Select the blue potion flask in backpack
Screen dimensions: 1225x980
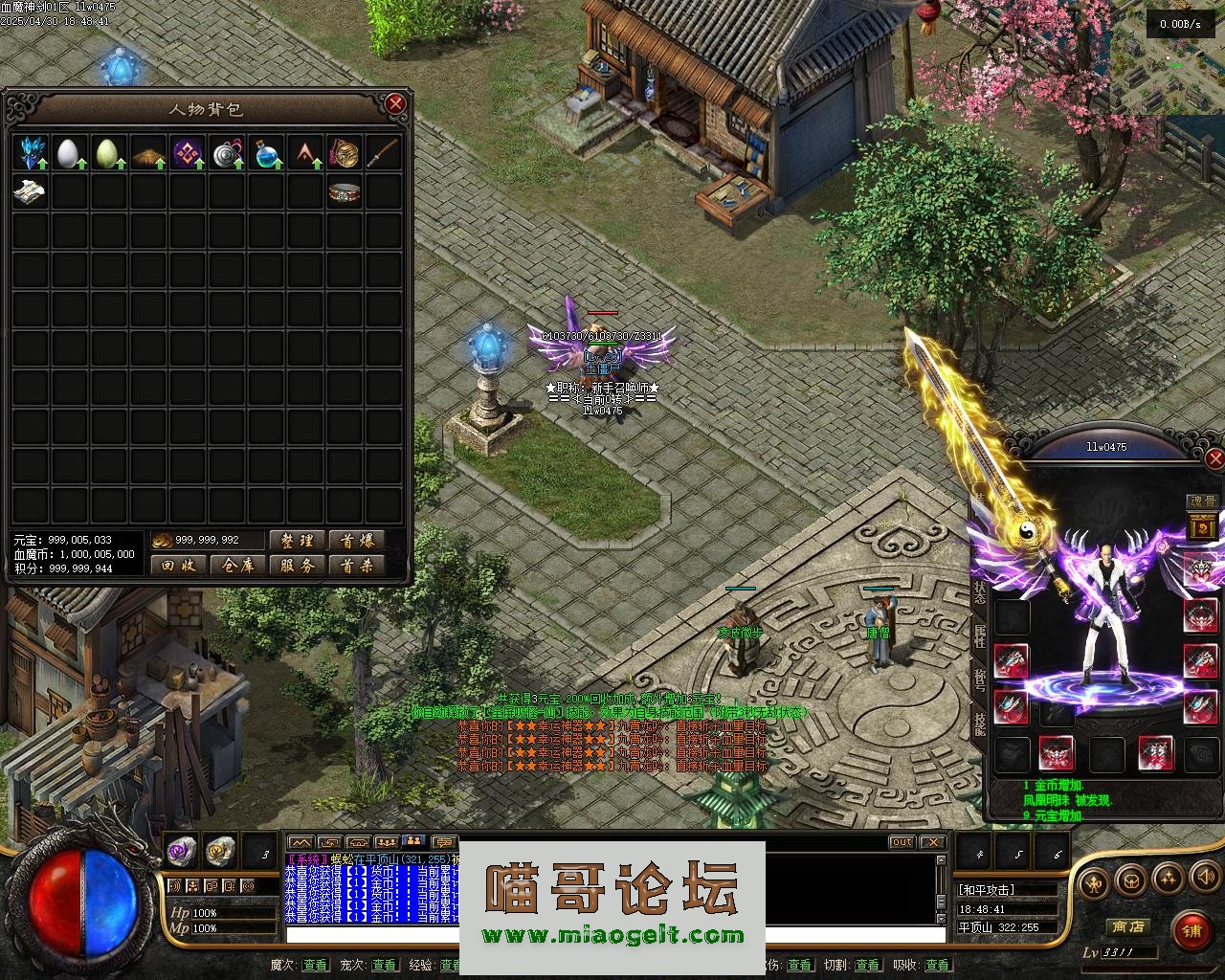(266, 153)
